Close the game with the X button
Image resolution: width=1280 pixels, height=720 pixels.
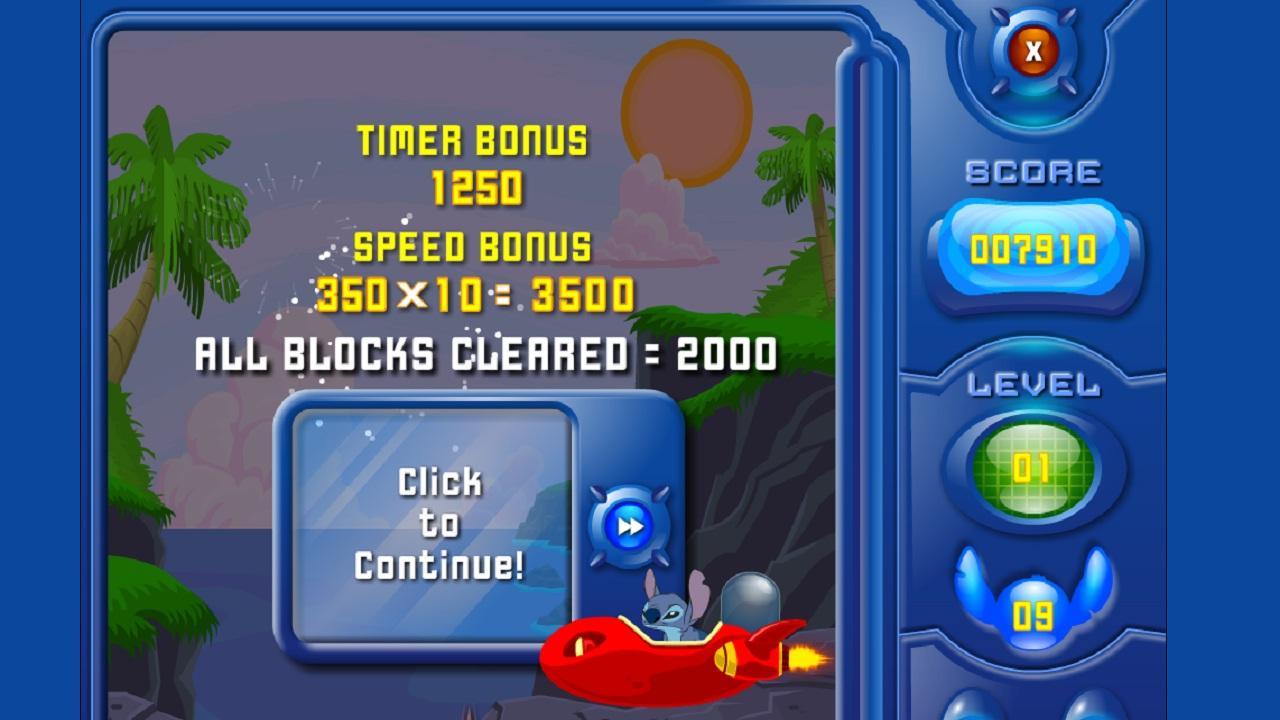point(1033,51)
